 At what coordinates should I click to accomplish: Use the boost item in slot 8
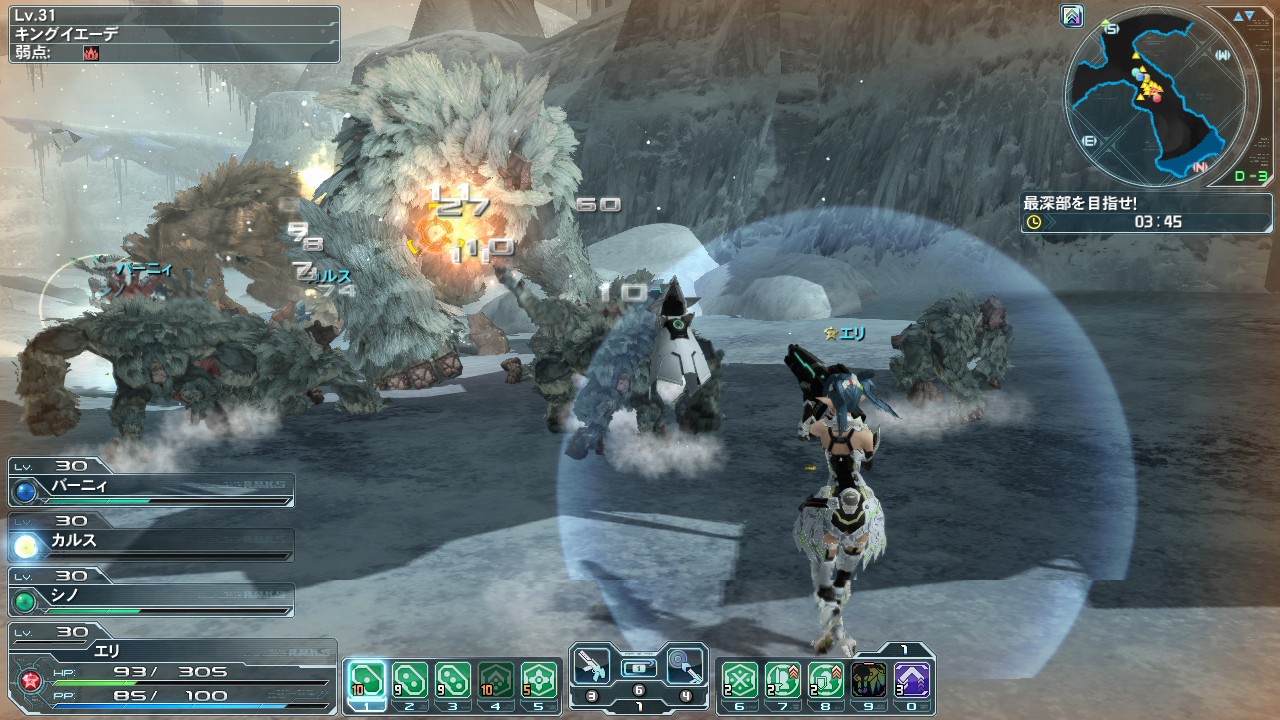coord(826,680)
